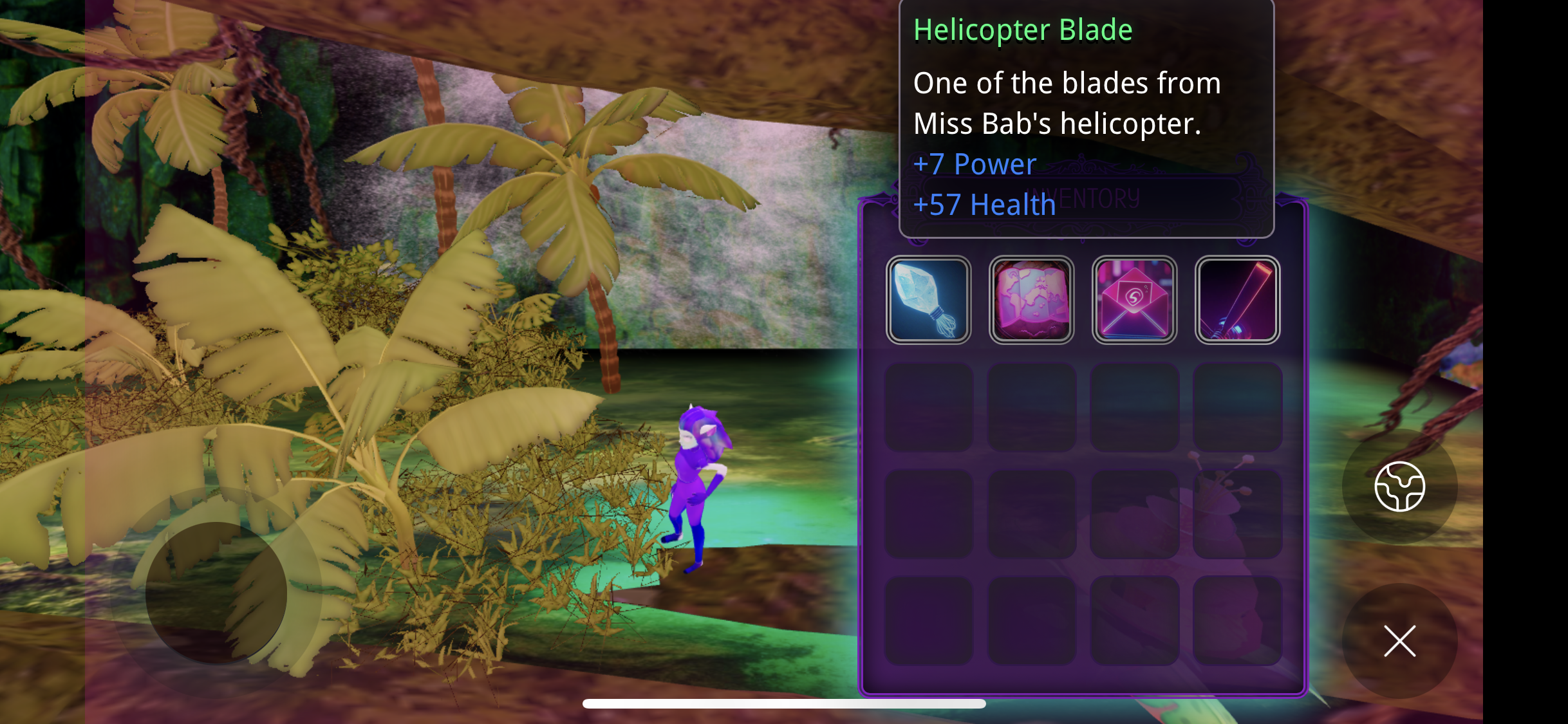Viewport: 1568px width, 724px height.
Task: Toggle the Helicopter Blade item selection
Action: [x=1237, y=299]
